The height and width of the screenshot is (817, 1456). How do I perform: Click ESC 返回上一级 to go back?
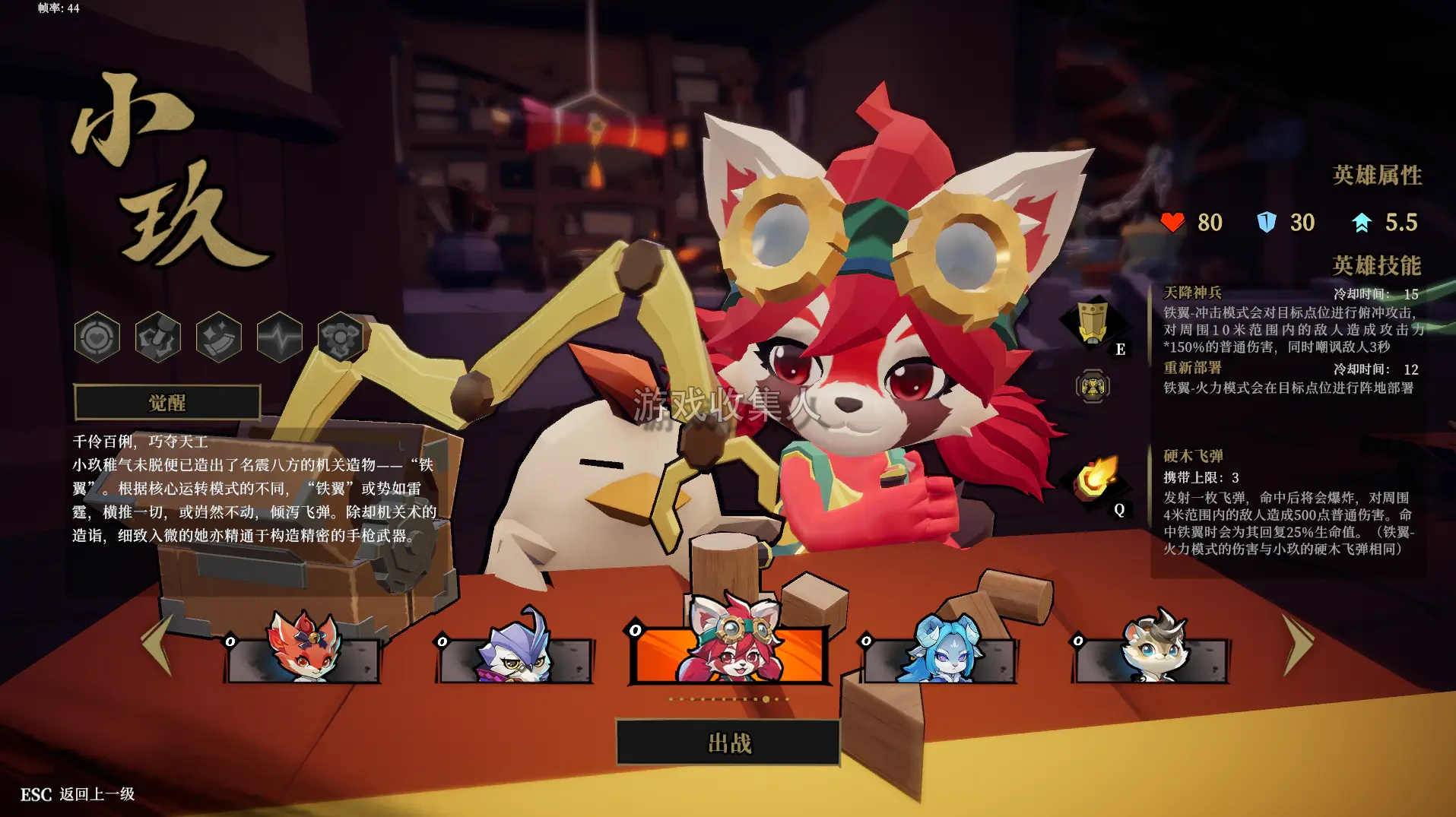(x=76, y=793)
